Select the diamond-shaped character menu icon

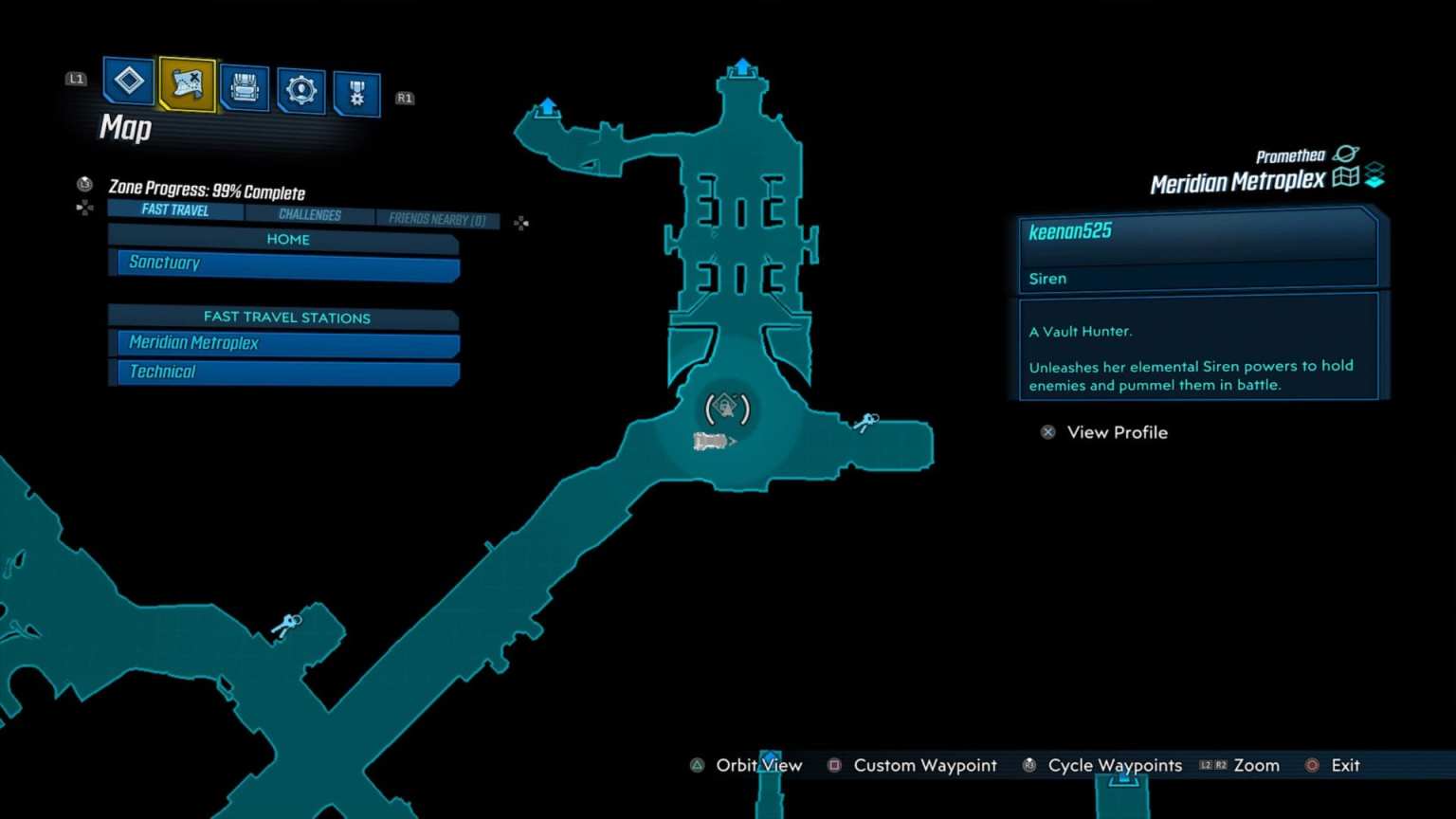pyautogui.click(x=128, y=83)
